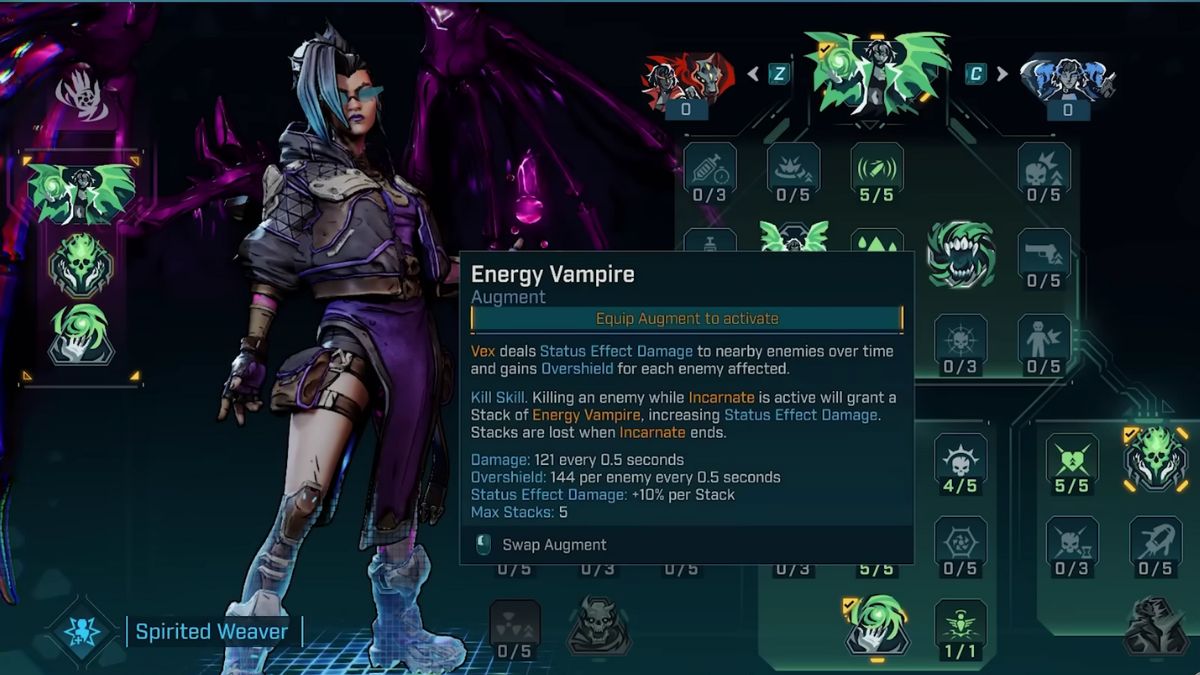1200x675 pixels.
Task: Select the pistol skill node
Action: click(x=1044, y=255)
